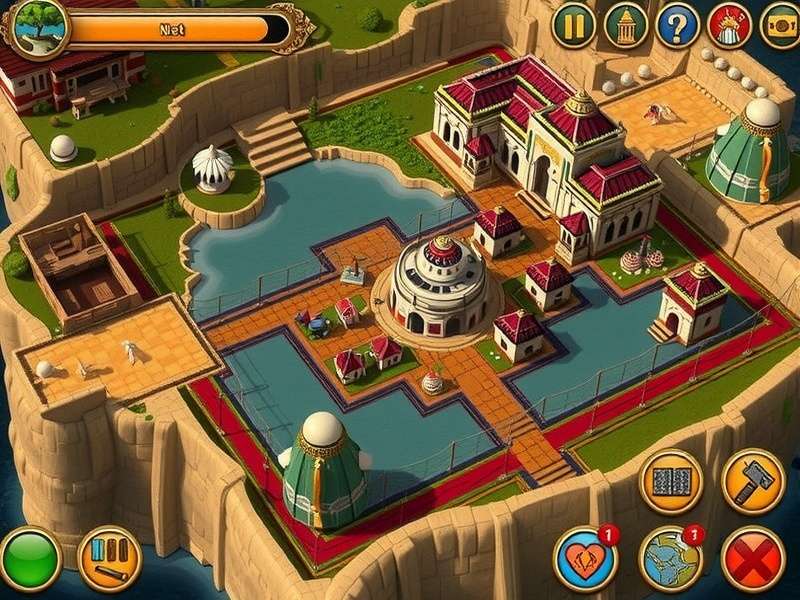Viewport: 800px width, 600px height.
Task: Open the heart icon with notification badge
Action: tap(586, 559)
